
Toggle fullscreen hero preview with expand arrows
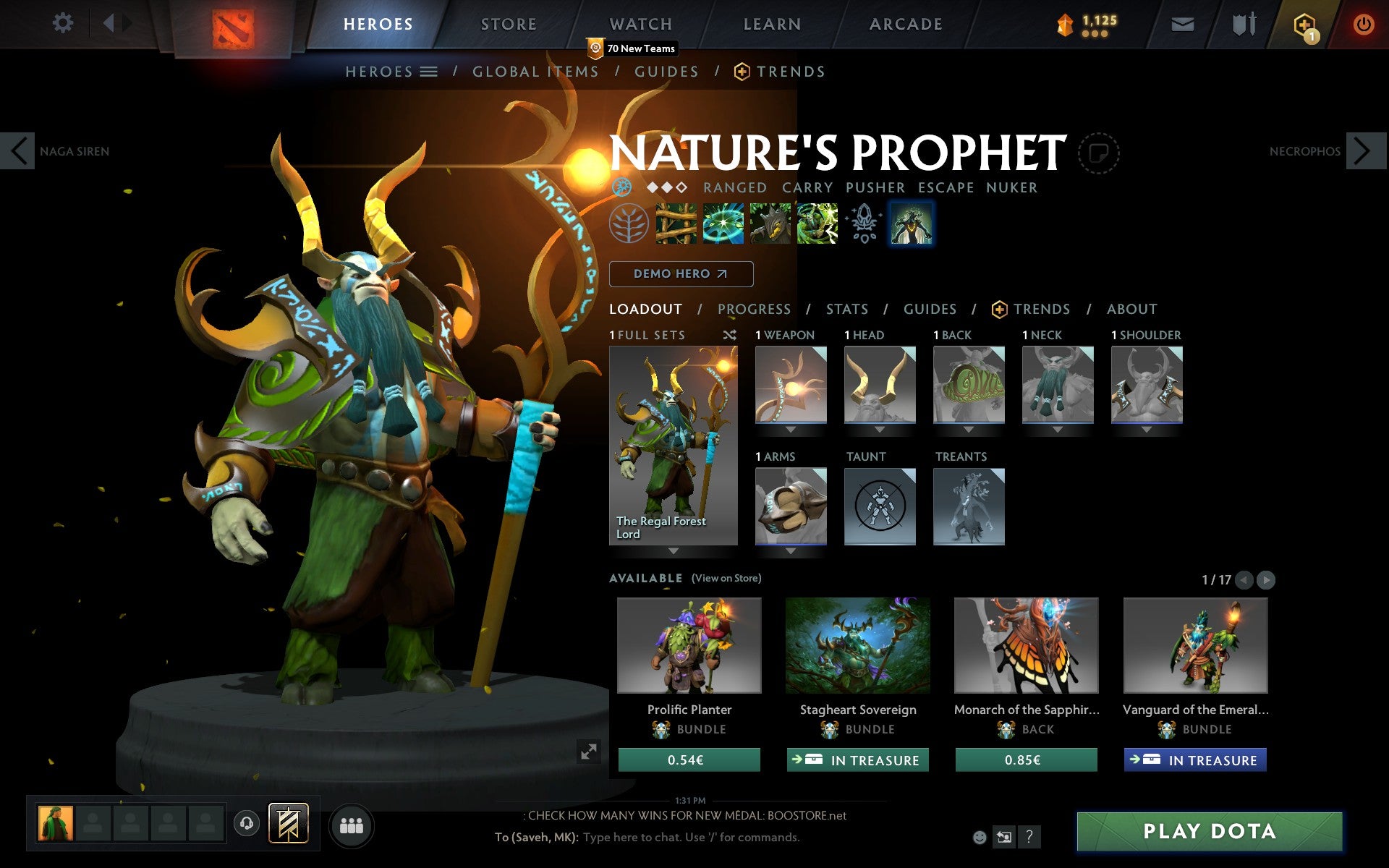(x=588, y=752)
